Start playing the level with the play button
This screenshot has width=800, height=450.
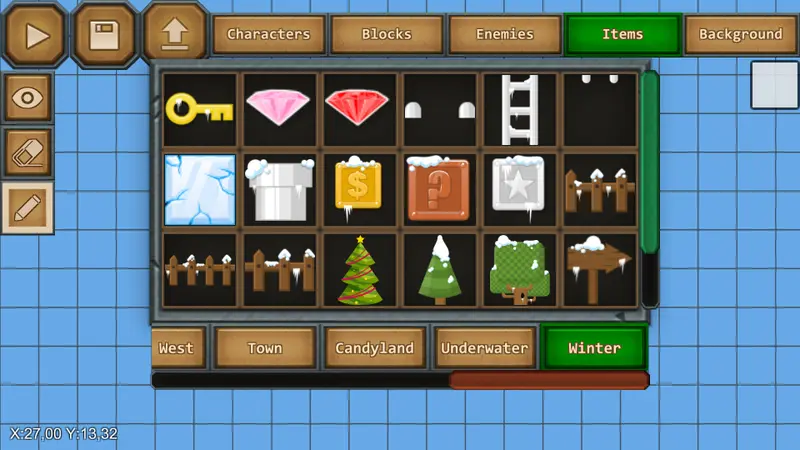(x=37, y=35)
